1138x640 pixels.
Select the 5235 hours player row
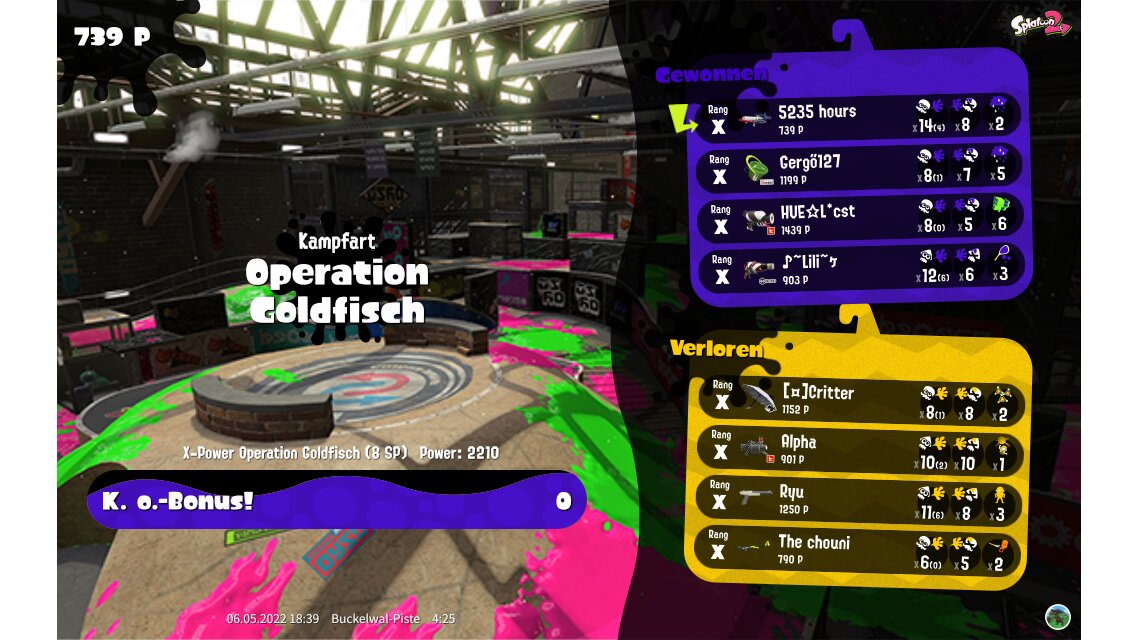(x=860, y=117)
